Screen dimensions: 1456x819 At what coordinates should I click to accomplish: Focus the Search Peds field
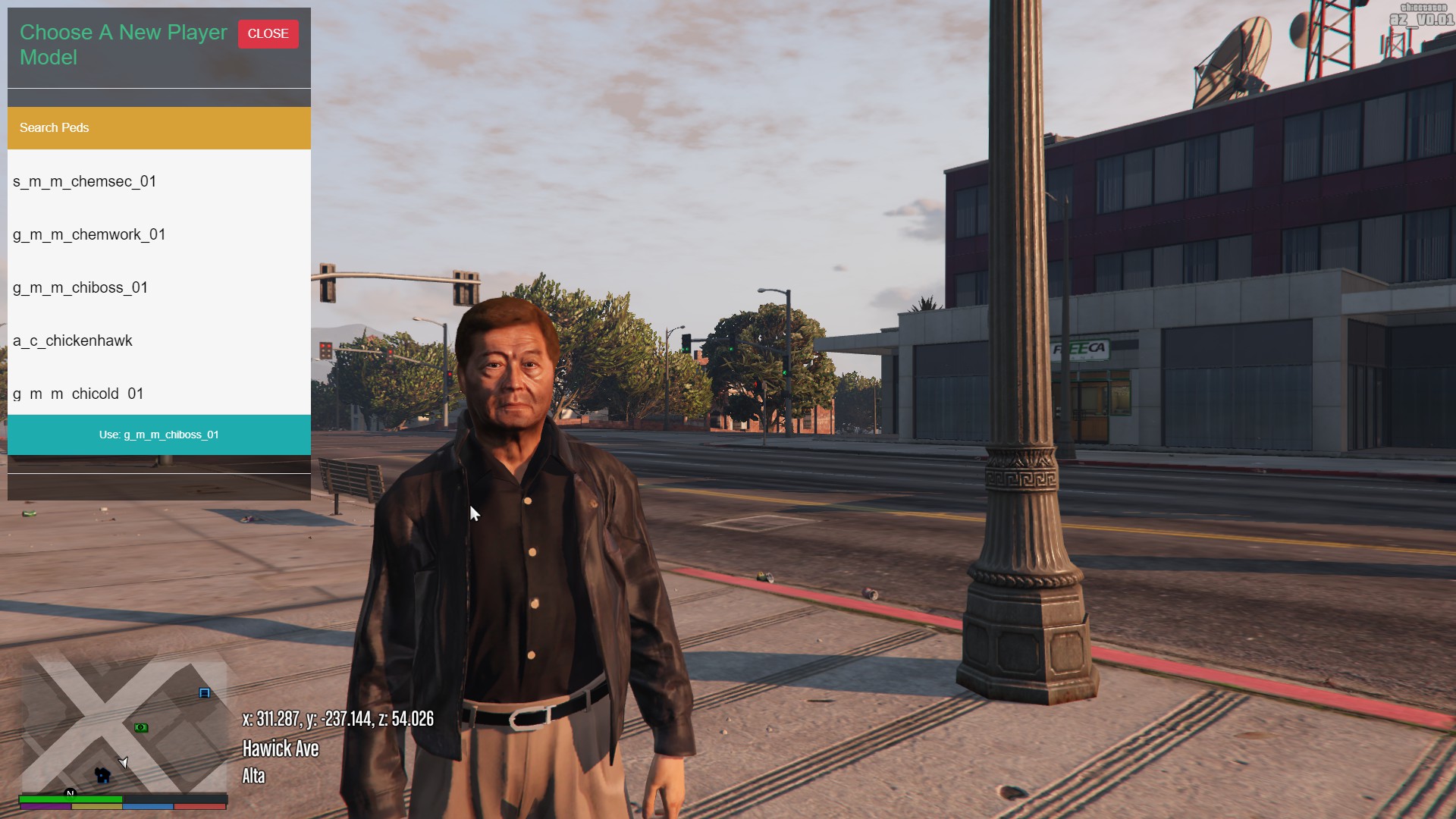(159, 128)
